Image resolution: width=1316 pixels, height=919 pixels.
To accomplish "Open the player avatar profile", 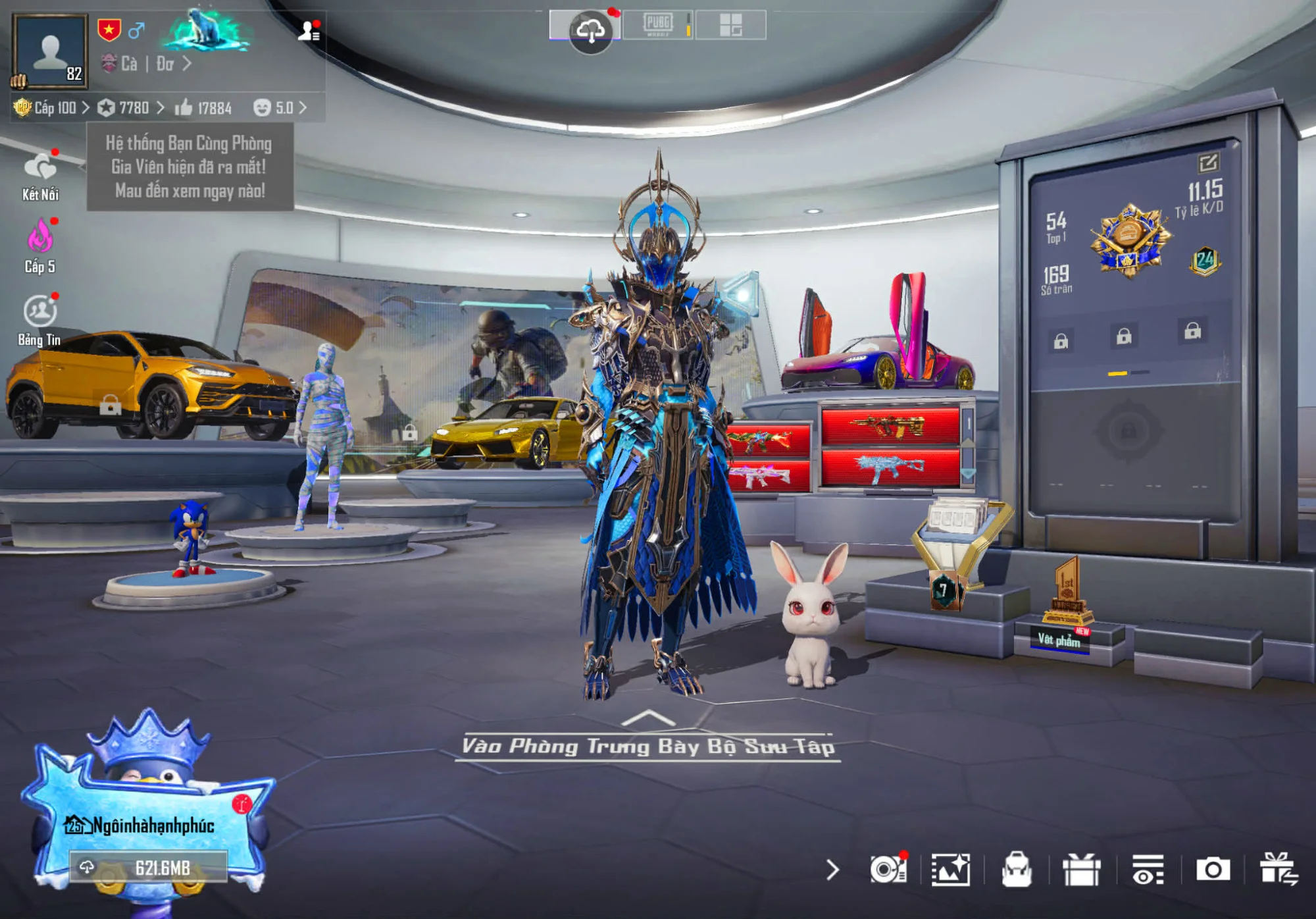I will coord(50,50).
